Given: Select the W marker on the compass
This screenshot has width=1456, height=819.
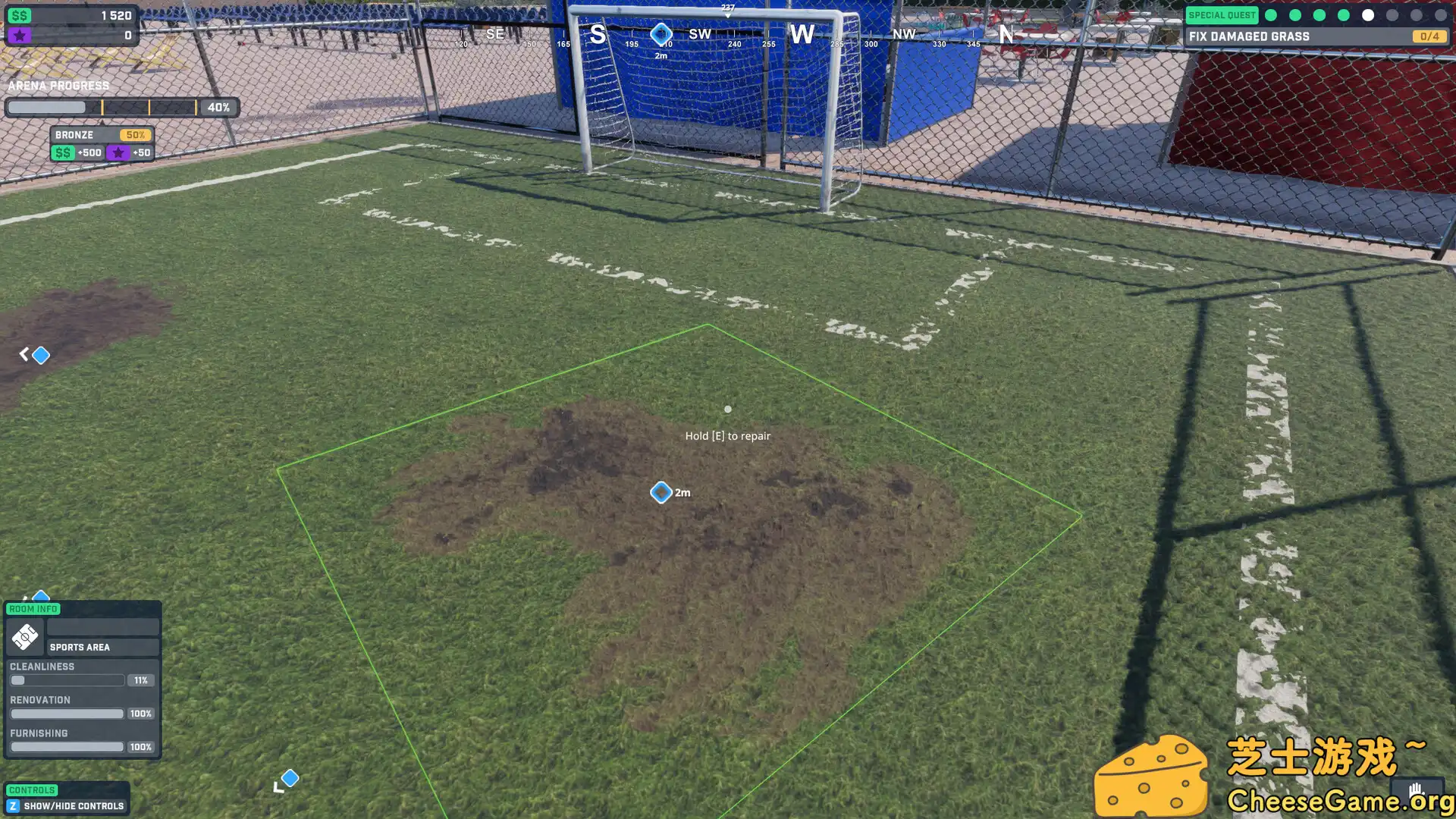Looking at the screenshot, I should coord(803,33).
